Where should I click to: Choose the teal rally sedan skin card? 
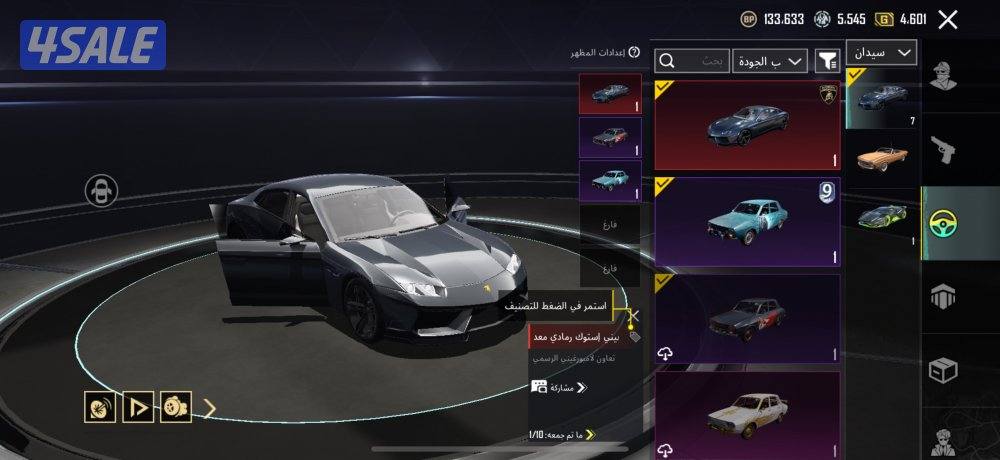coord(747,222)
